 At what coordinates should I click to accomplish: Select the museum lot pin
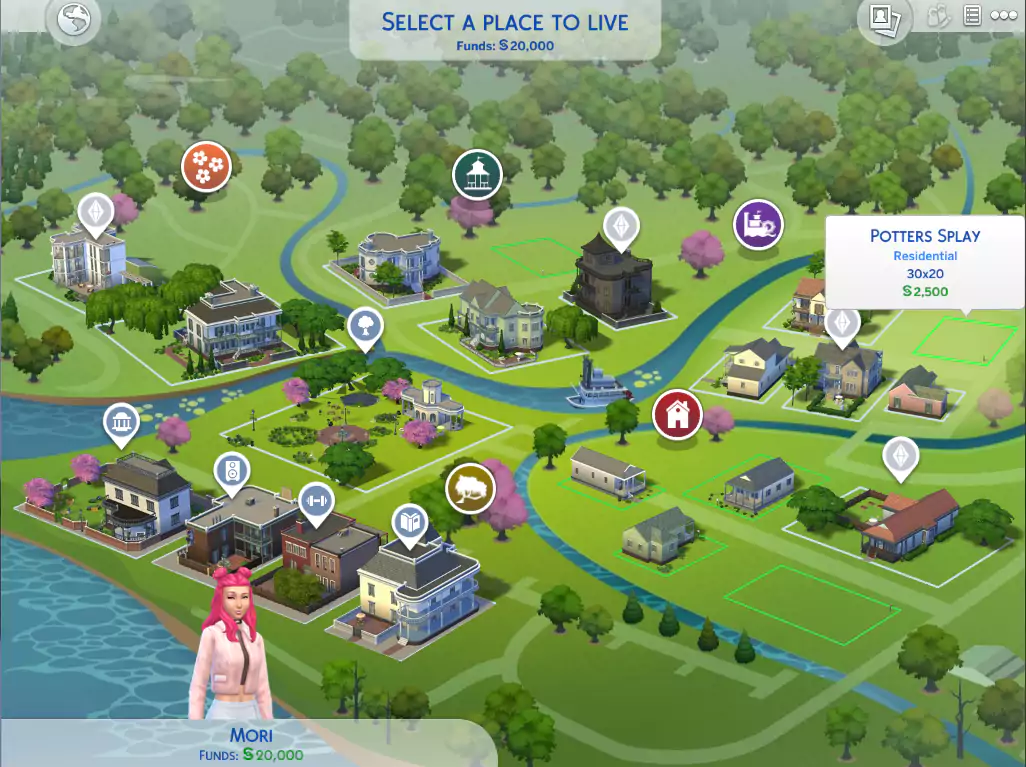point(121,424)
